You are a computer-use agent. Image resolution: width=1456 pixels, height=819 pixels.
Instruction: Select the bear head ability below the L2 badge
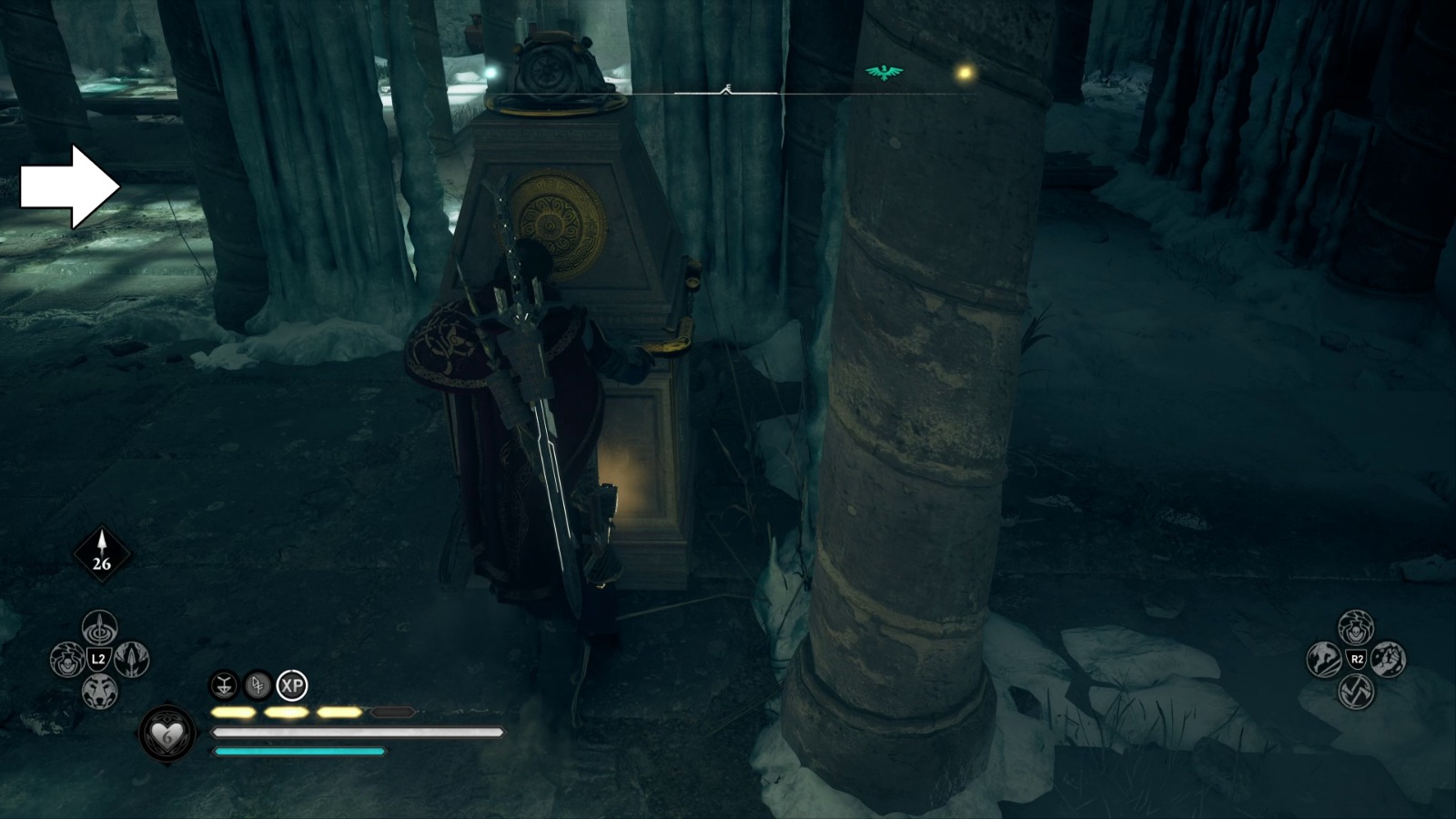[x=100, y=690]
